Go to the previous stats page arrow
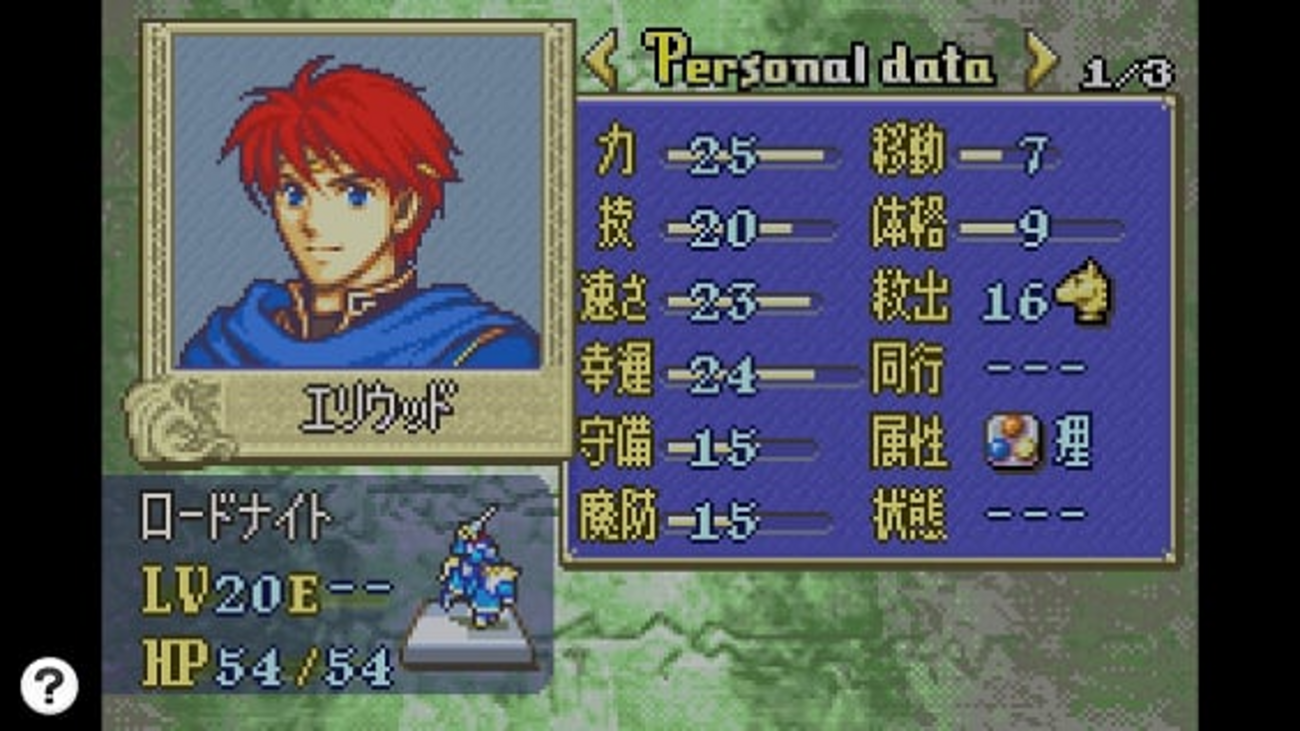1300x731 pixels. click(601, 62)
